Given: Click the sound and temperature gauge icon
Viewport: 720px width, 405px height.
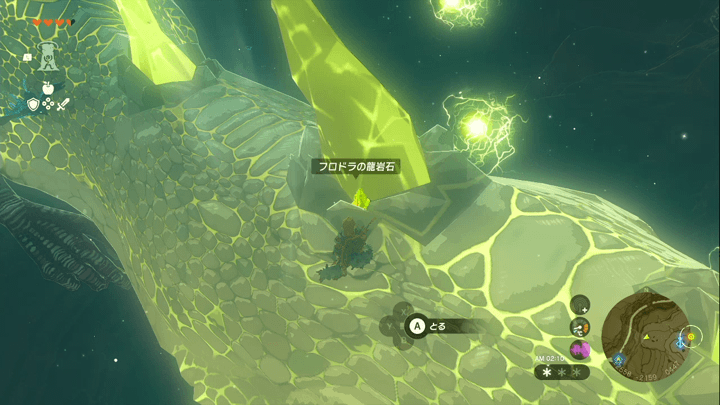Looking at the screenshot, I should pyautogui.click(x=580, y=326).
